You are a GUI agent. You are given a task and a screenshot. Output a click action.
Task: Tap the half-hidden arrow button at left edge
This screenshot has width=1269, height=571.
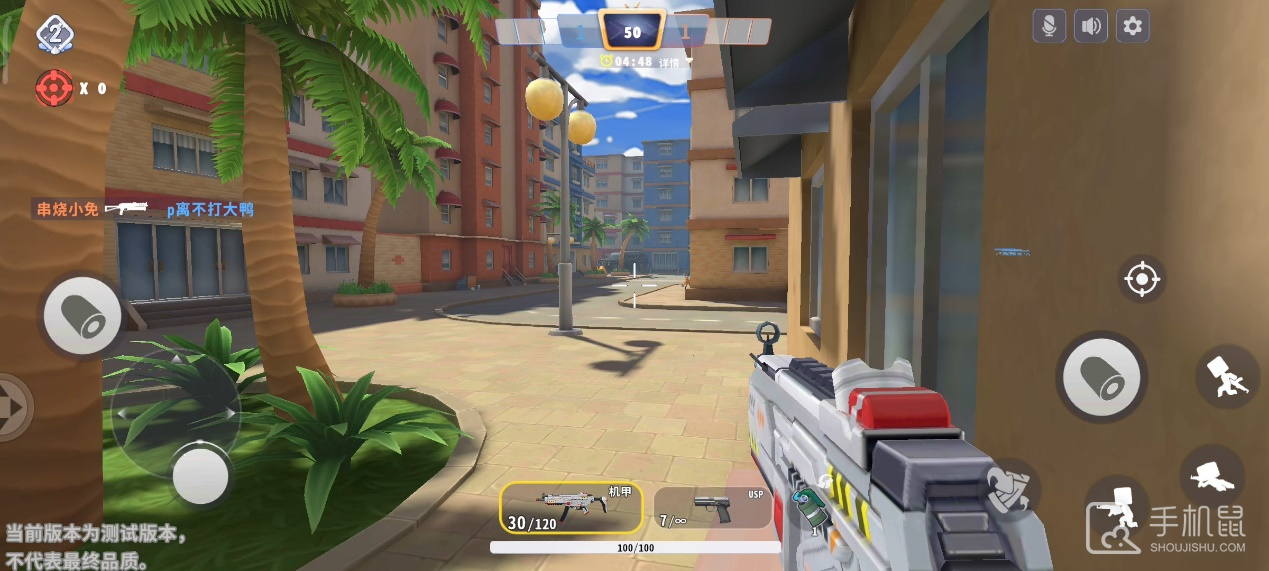(13, 407)
